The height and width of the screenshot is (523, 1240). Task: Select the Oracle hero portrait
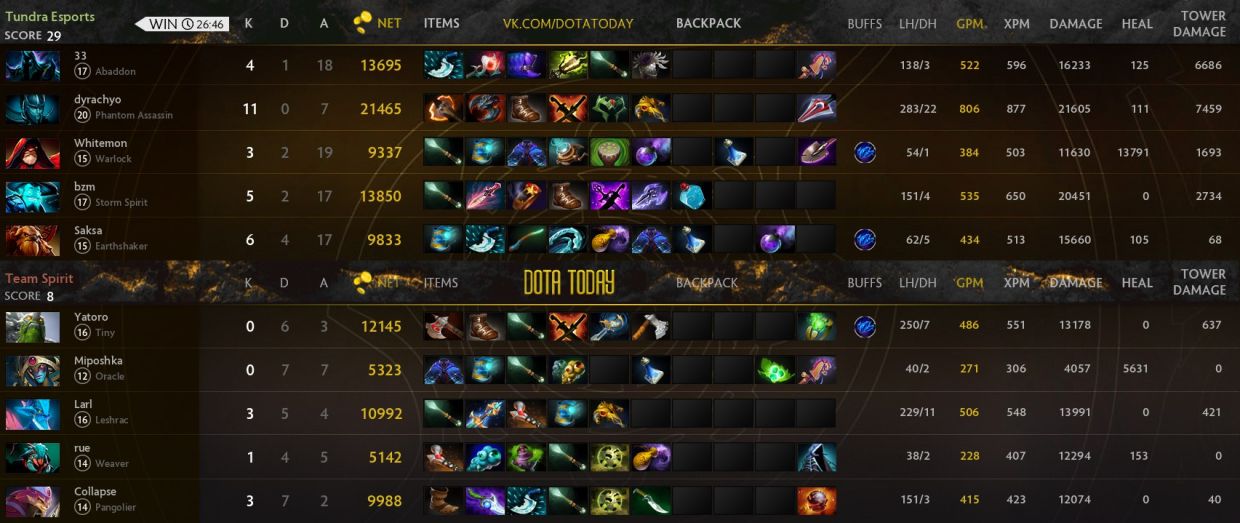click(33, 370)
